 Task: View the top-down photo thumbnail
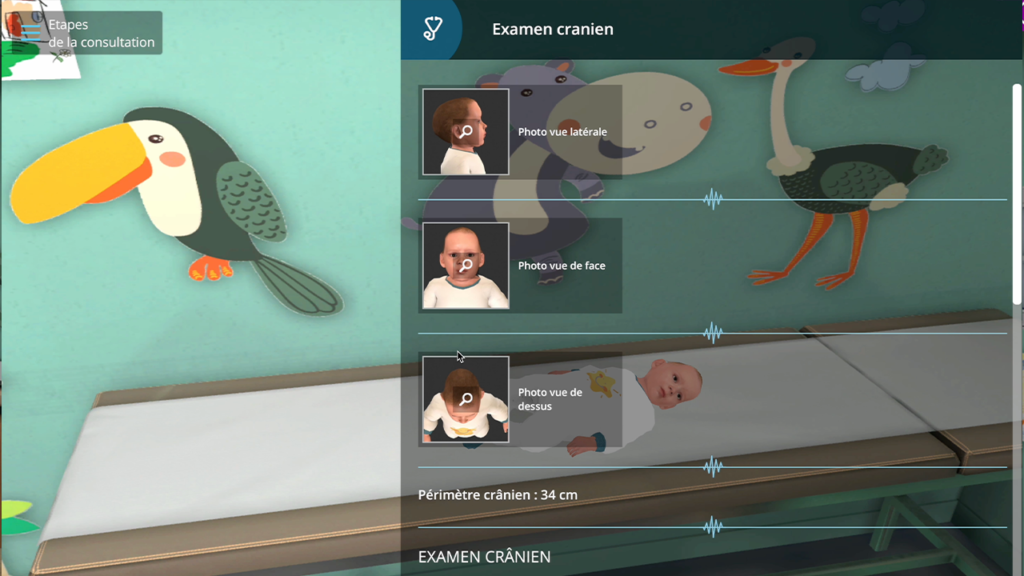pyautogui.click(x=465, y=399)
